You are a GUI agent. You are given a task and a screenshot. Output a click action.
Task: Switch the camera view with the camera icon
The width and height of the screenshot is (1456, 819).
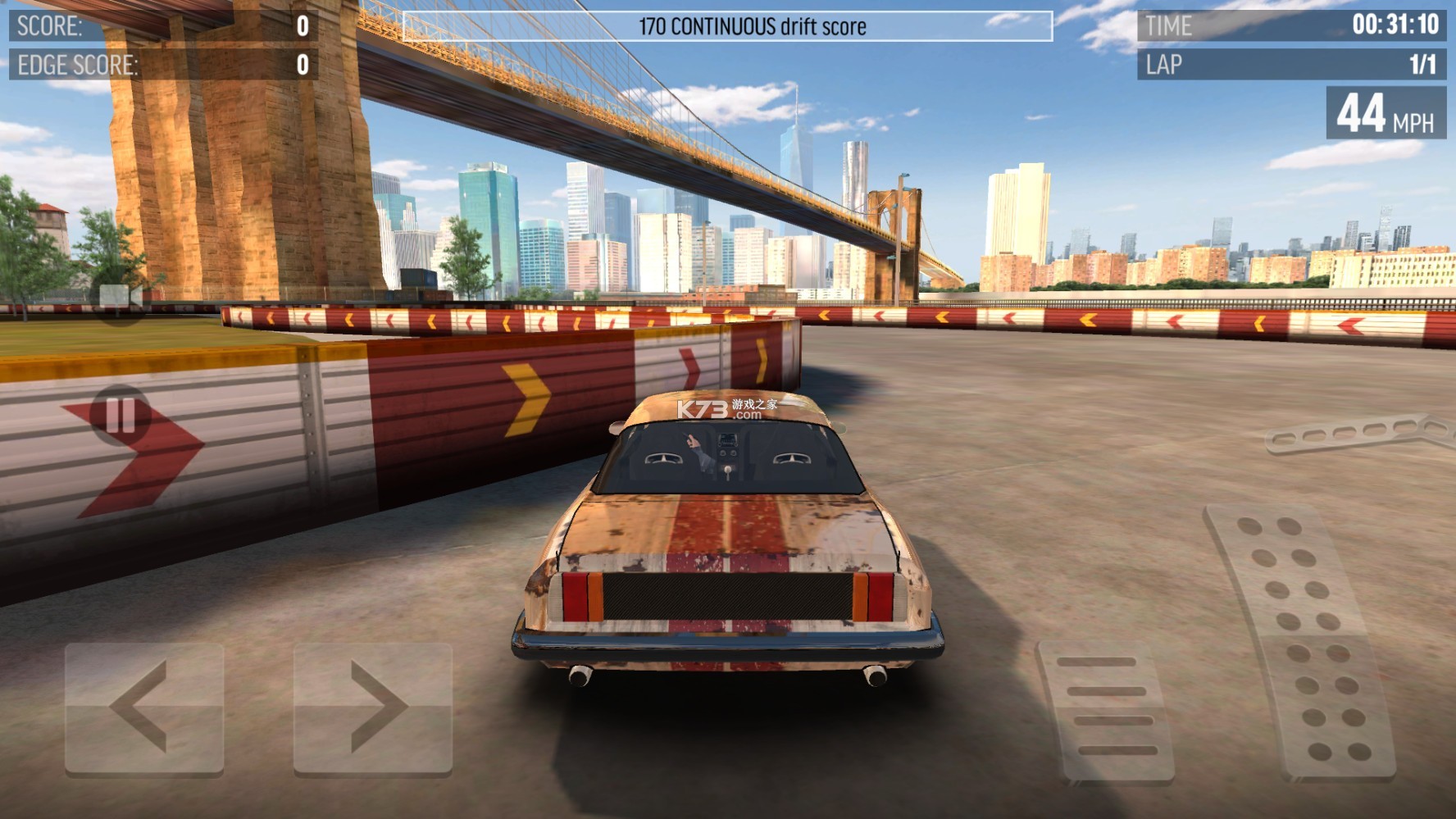pos(120,296)
